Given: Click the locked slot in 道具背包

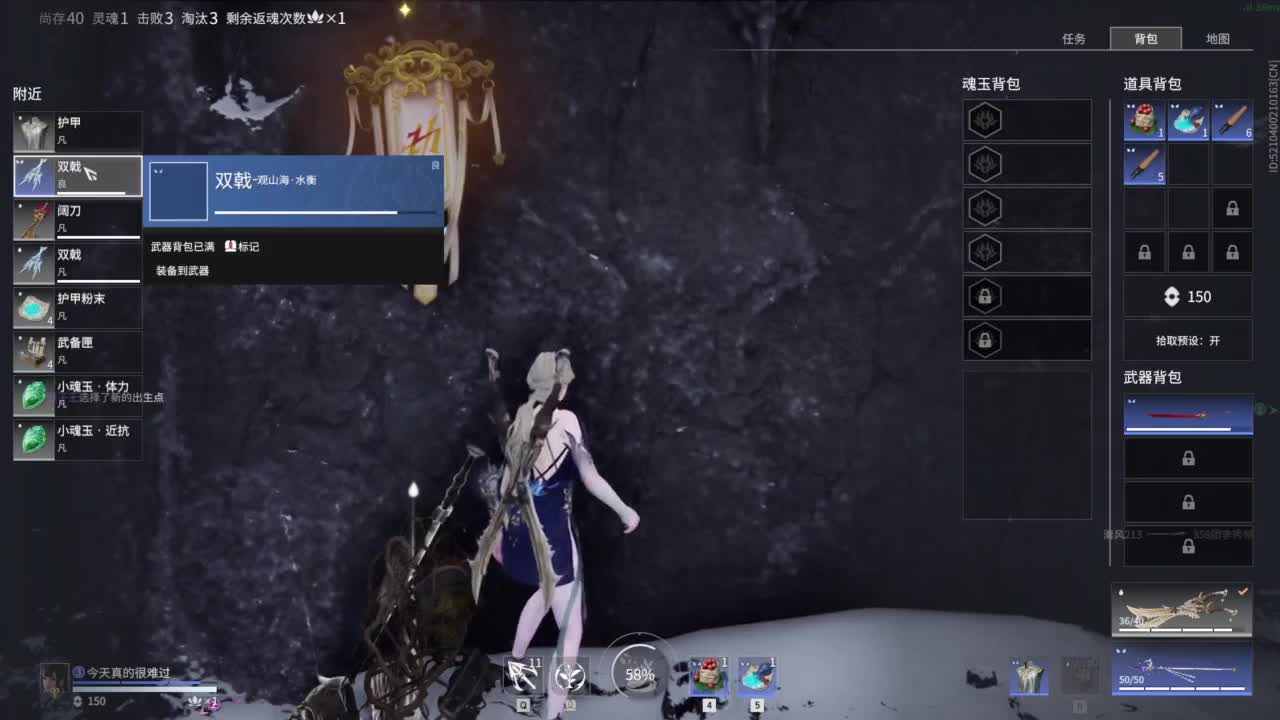Looking at the screenshot, I should point(1232,207).
